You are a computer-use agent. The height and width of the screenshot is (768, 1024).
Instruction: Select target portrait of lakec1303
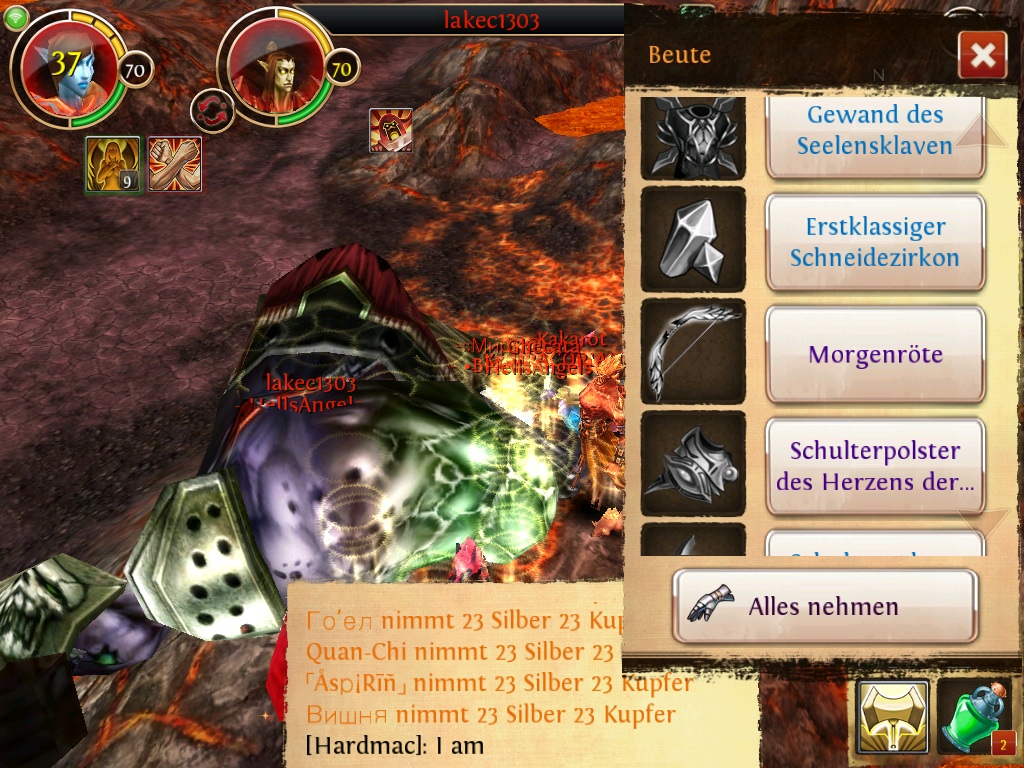coord(275,70)
